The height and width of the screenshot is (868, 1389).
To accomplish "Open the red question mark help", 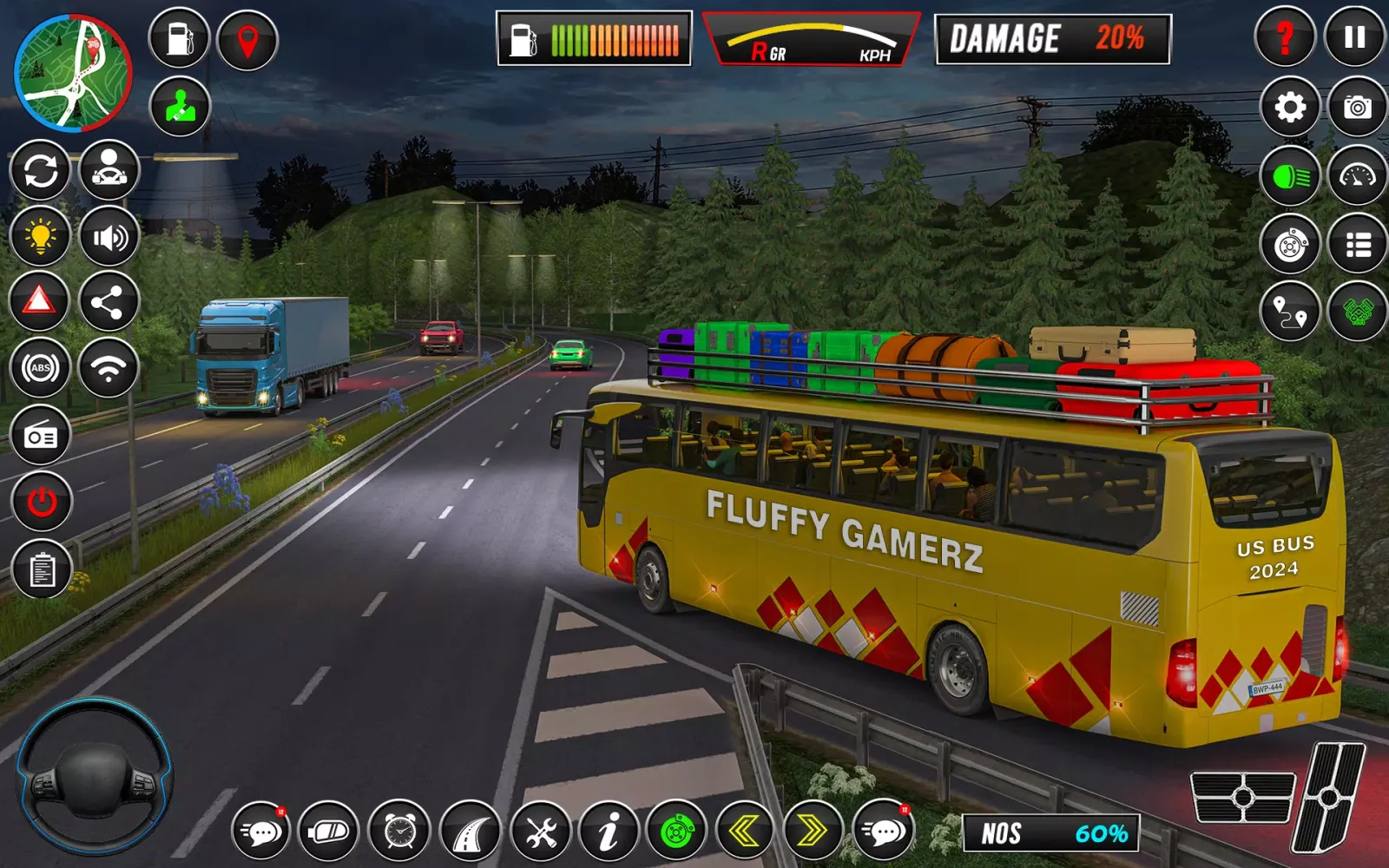I will coord(1286,37).
